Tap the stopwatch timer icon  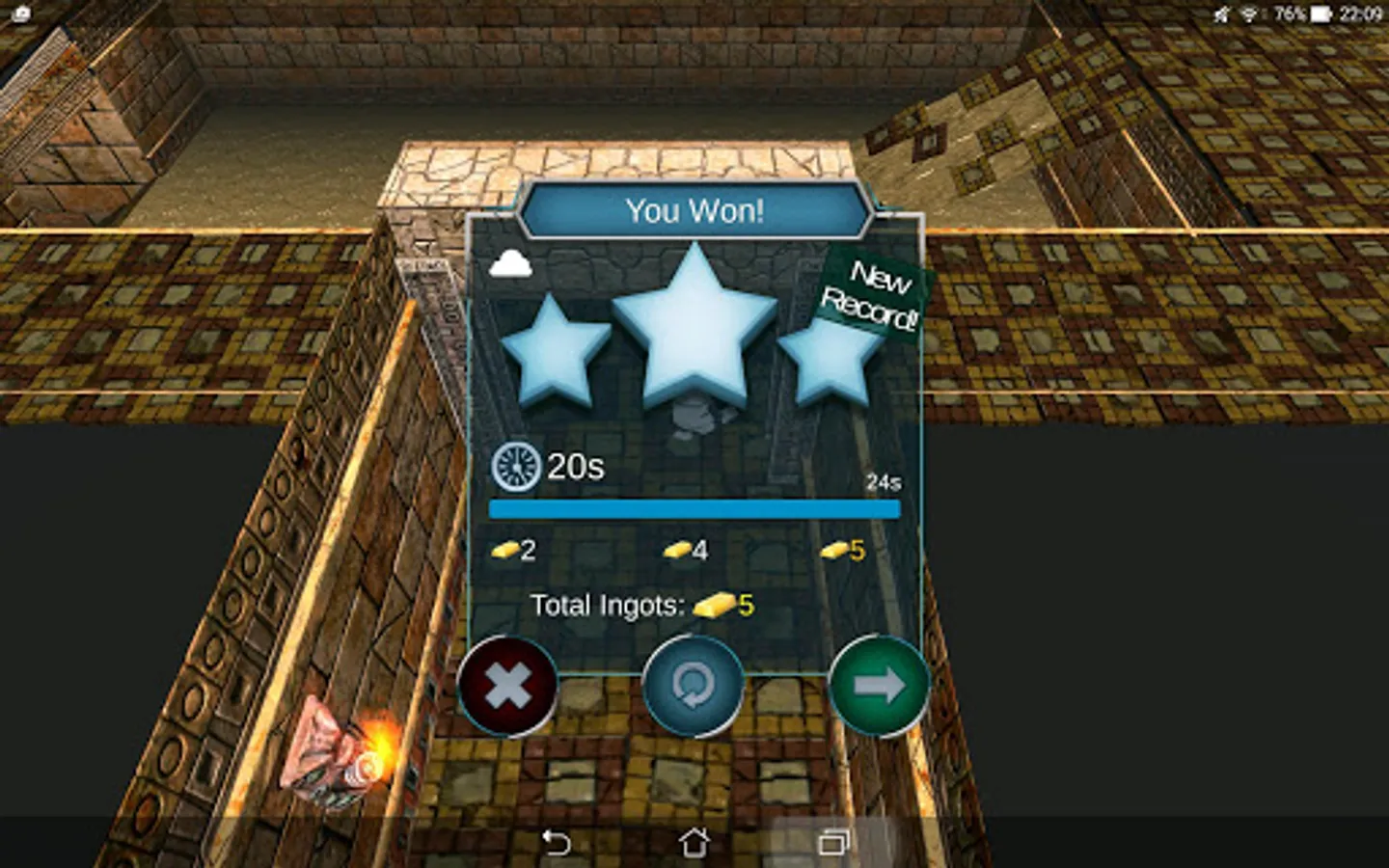(514, 467)
